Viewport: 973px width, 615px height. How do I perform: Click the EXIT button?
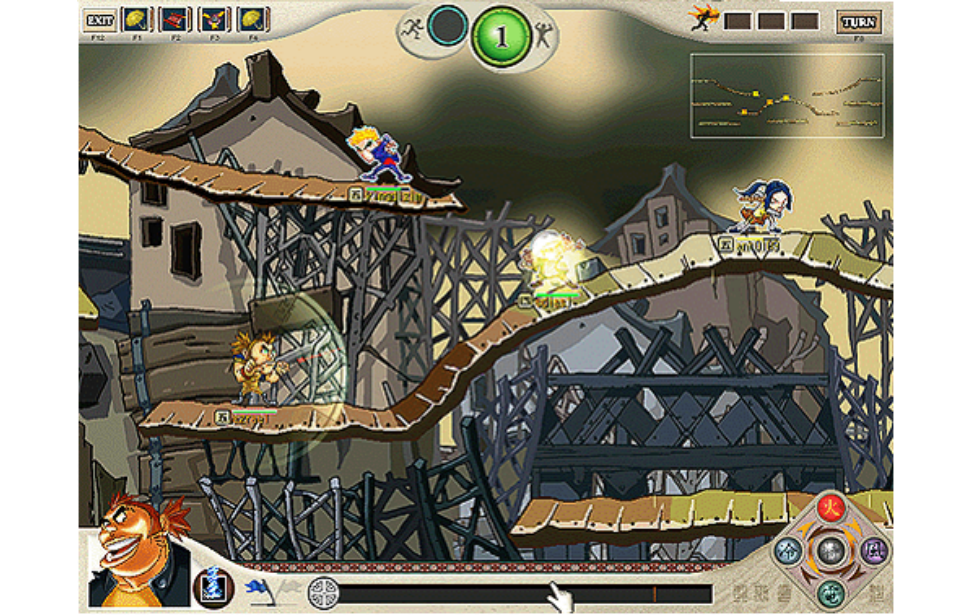pos(99,20)
